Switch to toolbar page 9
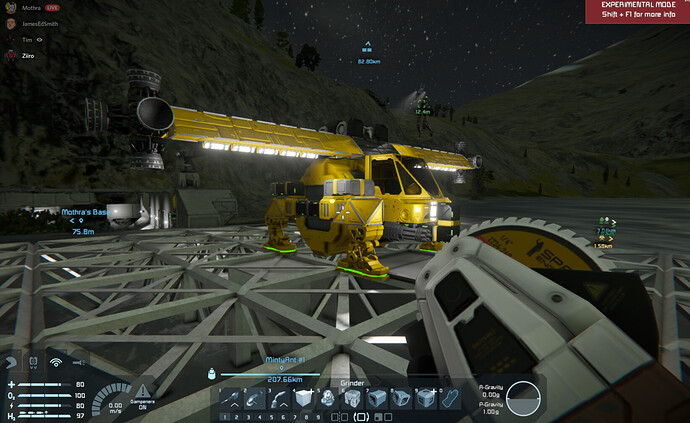This screenshot has width=690, height=423. (x=319, y=415)
